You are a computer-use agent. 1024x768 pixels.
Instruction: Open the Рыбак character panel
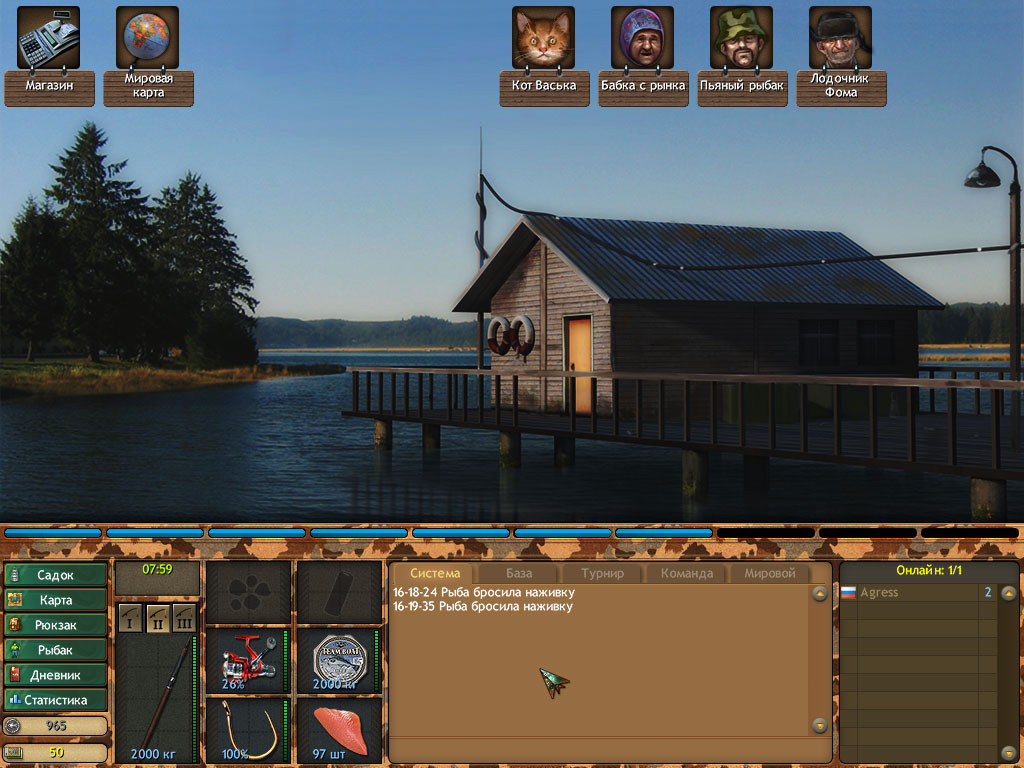pos(56,650)
